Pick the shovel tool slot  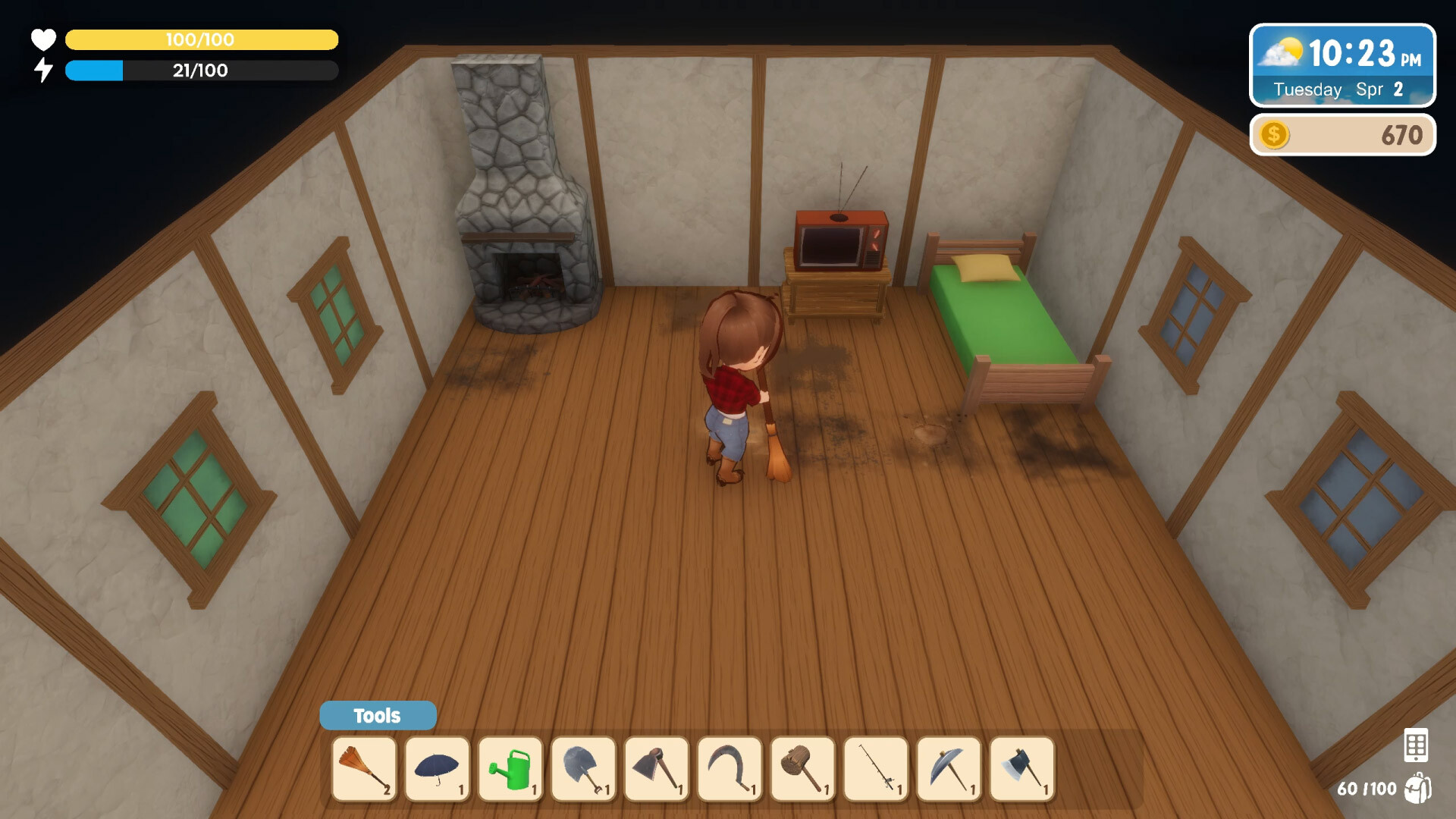582,769
